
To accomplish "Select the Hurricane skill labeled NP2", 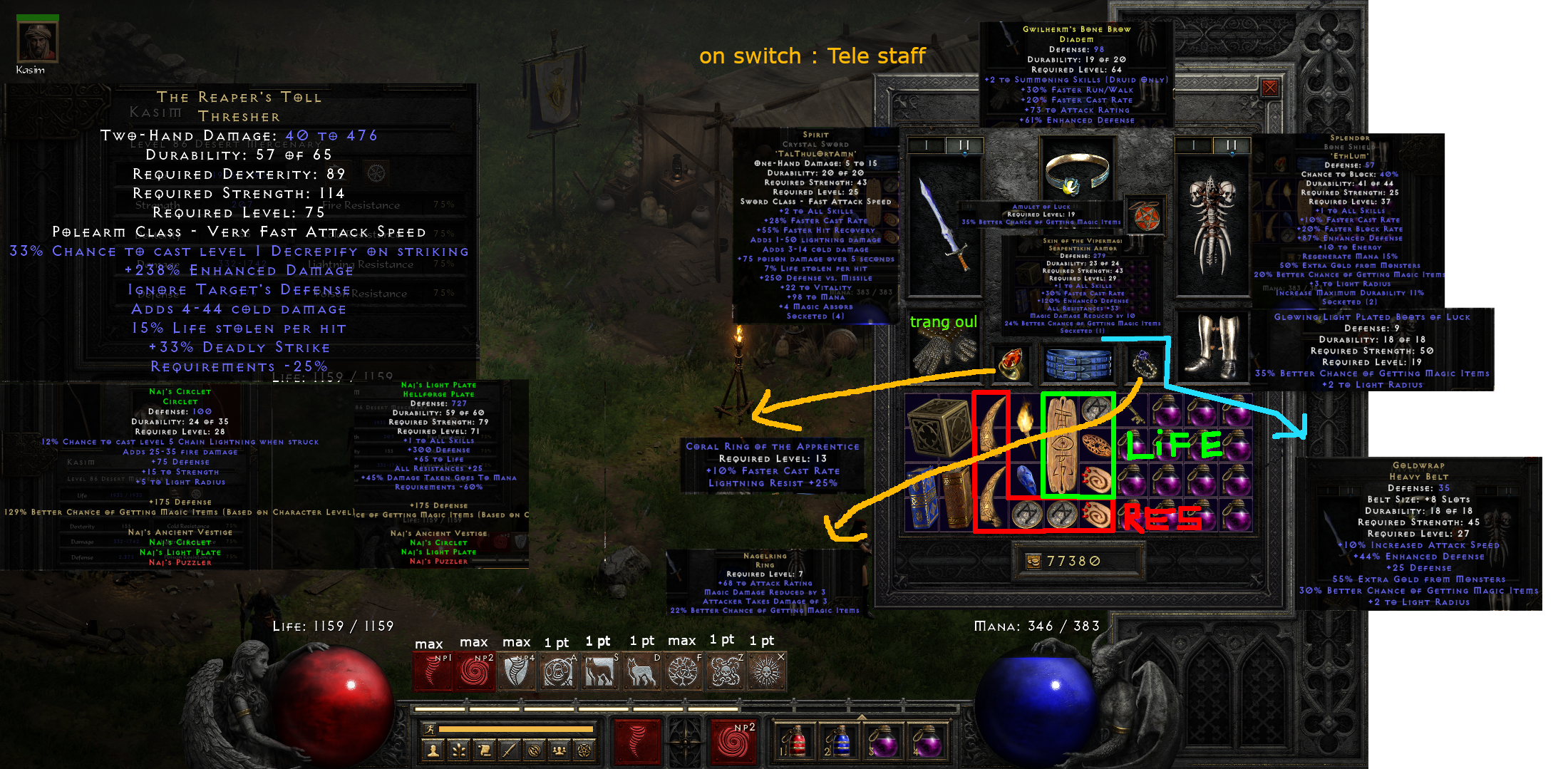I will click(x=475, y=670).
